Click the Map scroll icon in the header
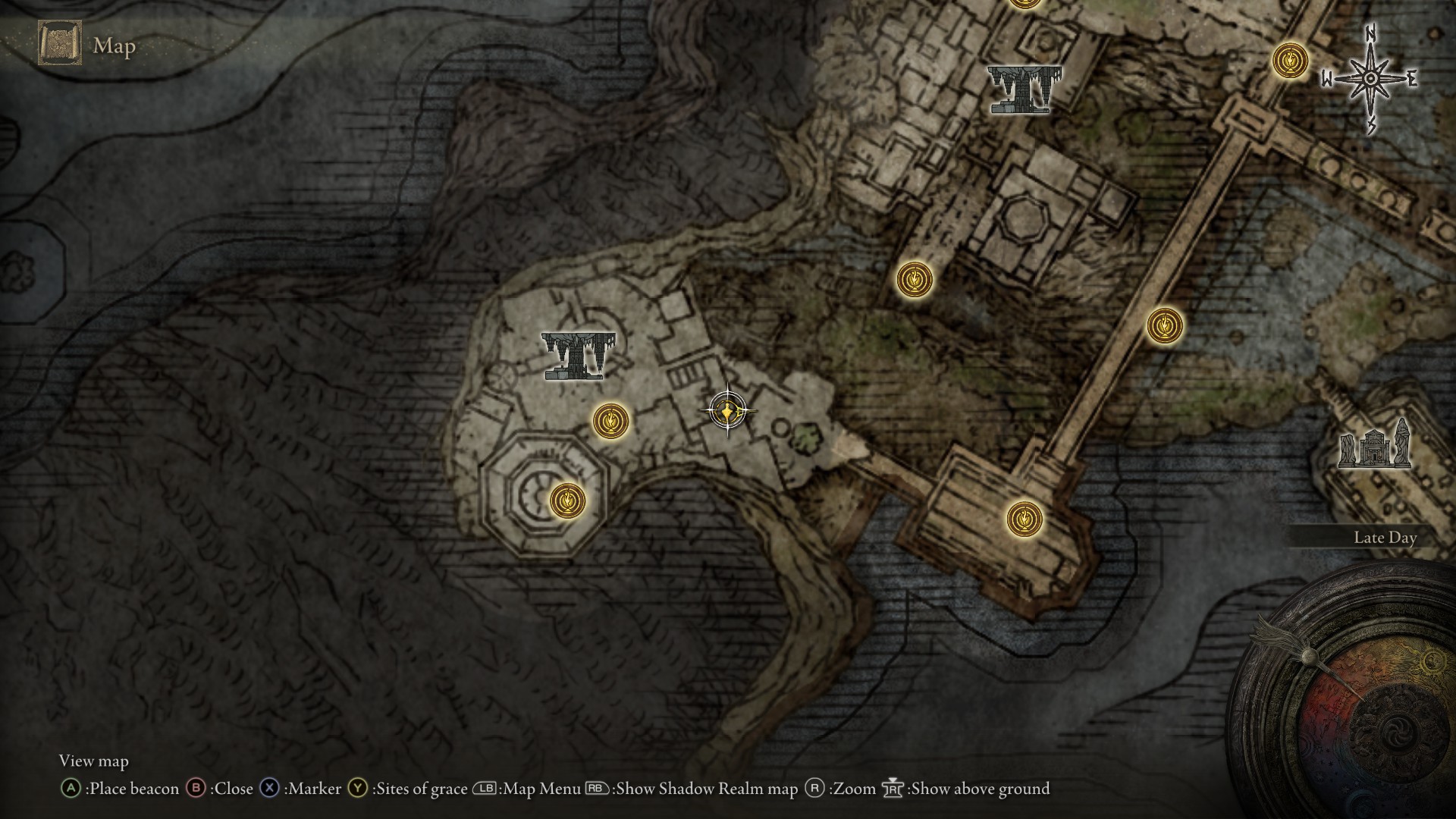 pyautogui.click(x=59, y=43)
